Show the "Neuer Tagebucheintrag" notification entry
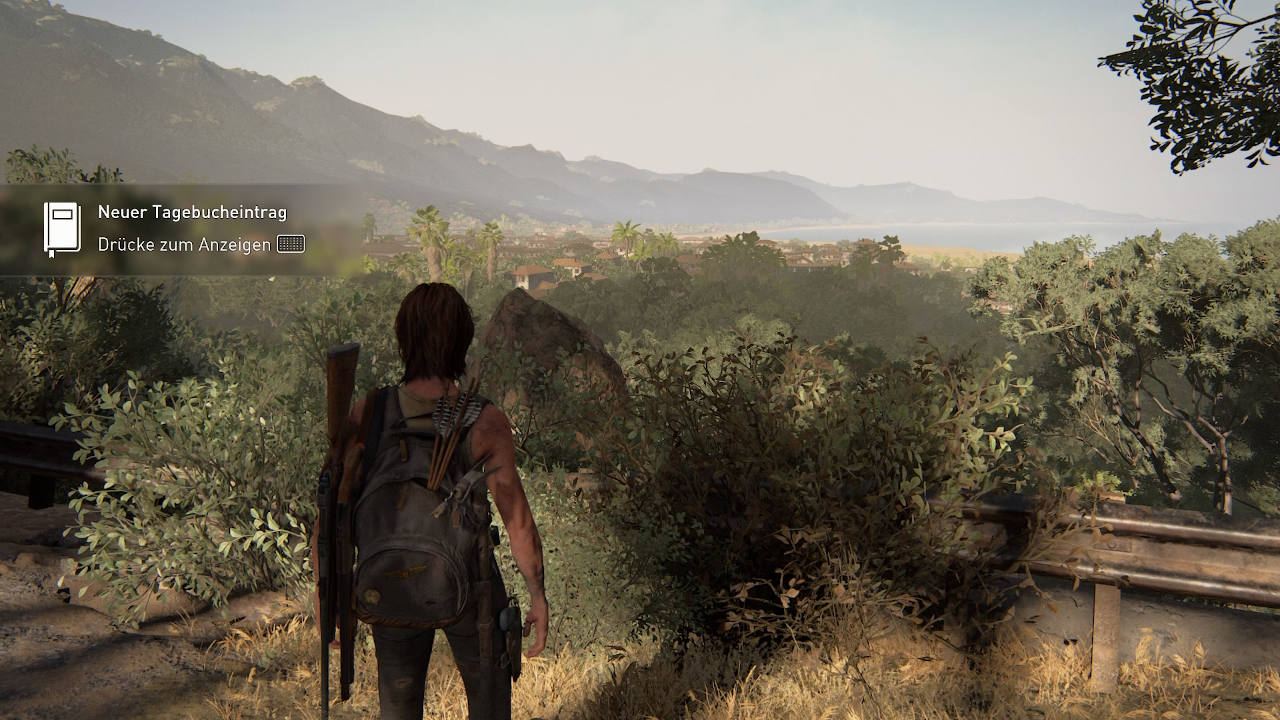The width and height of the screenshot is (1280, 720). pyautogui.click(x=192, y=212)
